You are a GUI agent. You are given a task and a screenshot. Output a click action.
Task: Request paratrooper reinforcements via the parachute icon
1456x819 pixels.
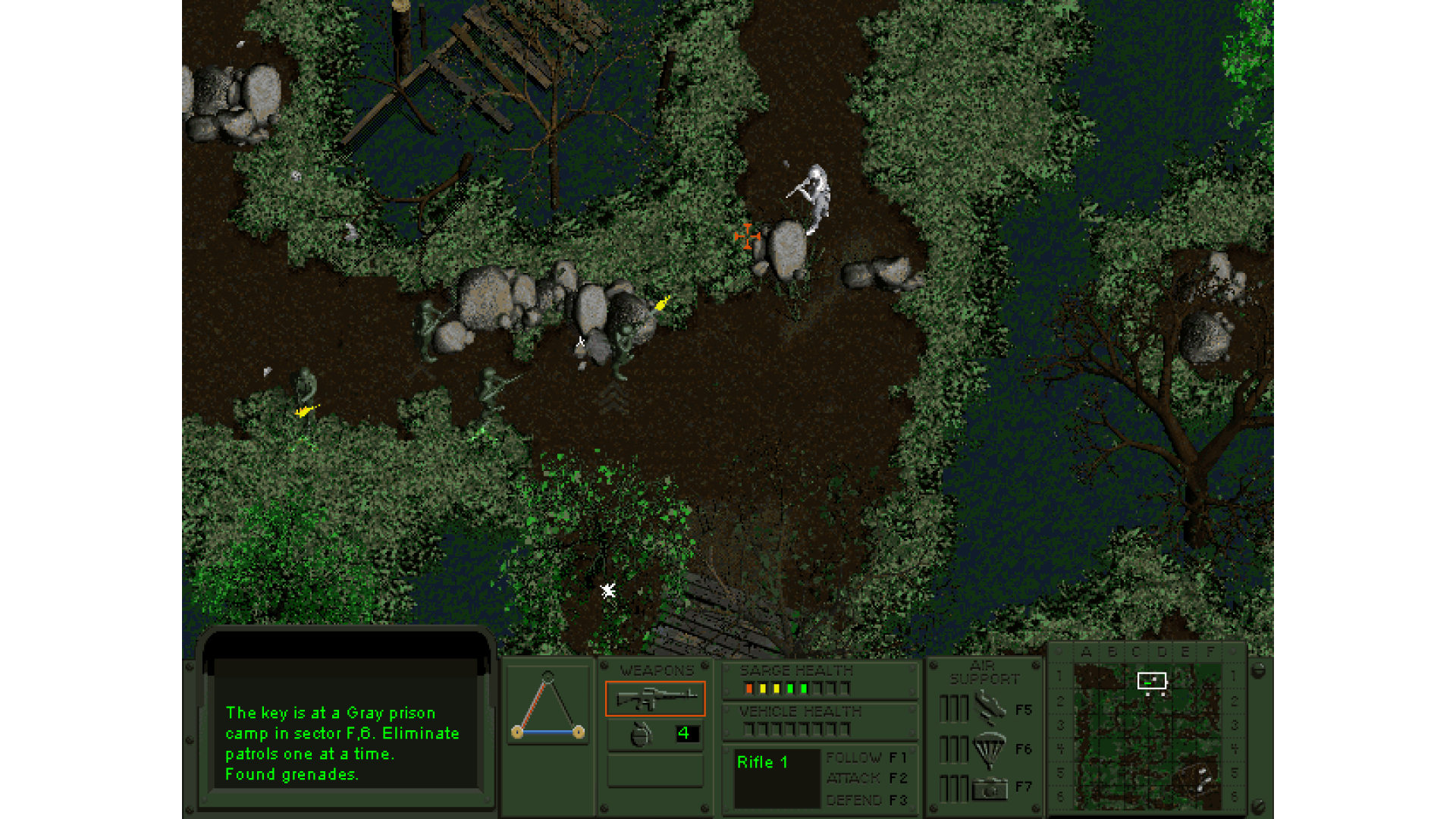tap(990, 749)
